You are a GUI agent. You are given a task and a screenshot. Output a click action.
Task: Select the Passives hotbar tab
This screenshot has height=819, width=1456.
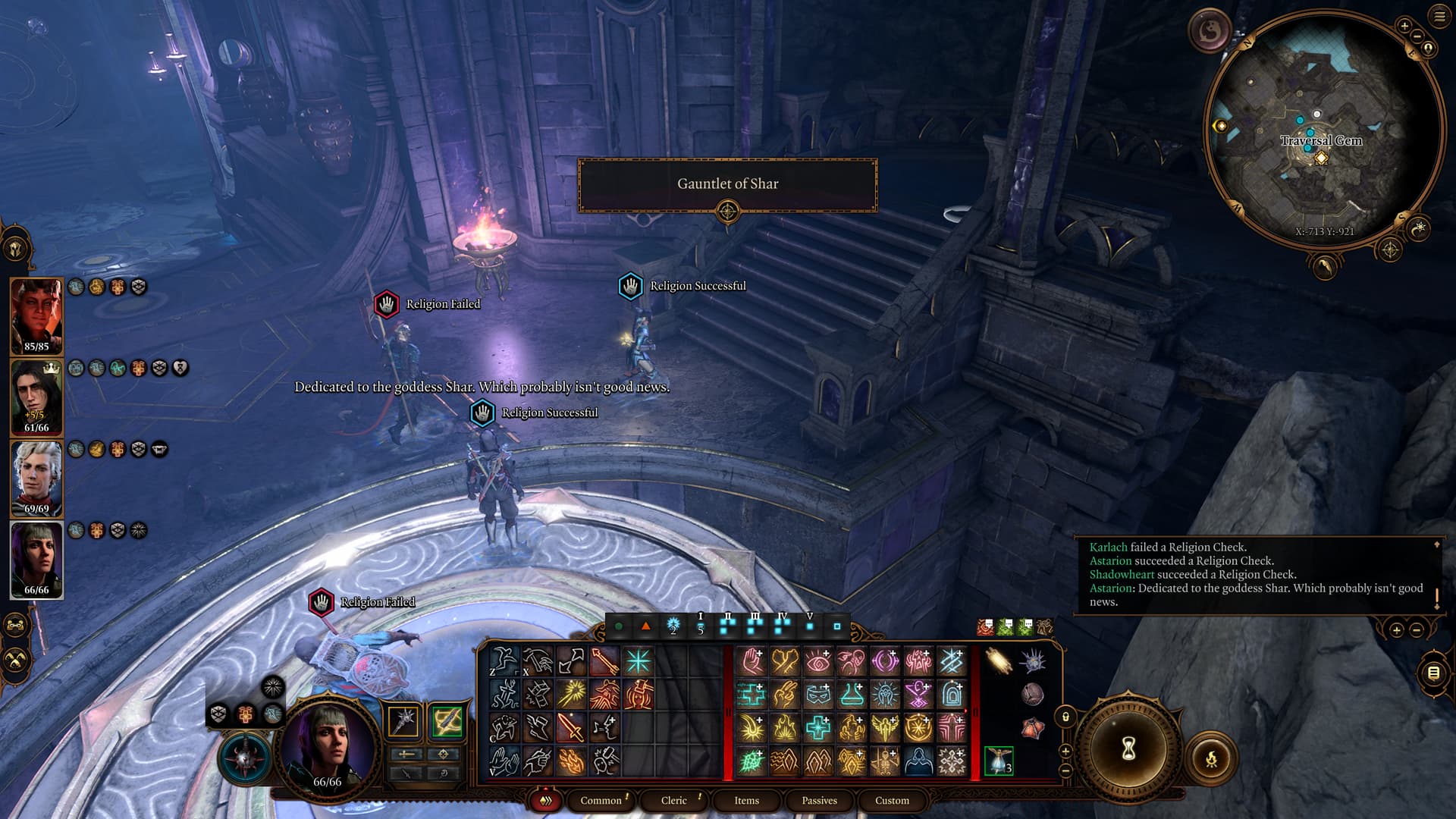[x=819, y=800]
